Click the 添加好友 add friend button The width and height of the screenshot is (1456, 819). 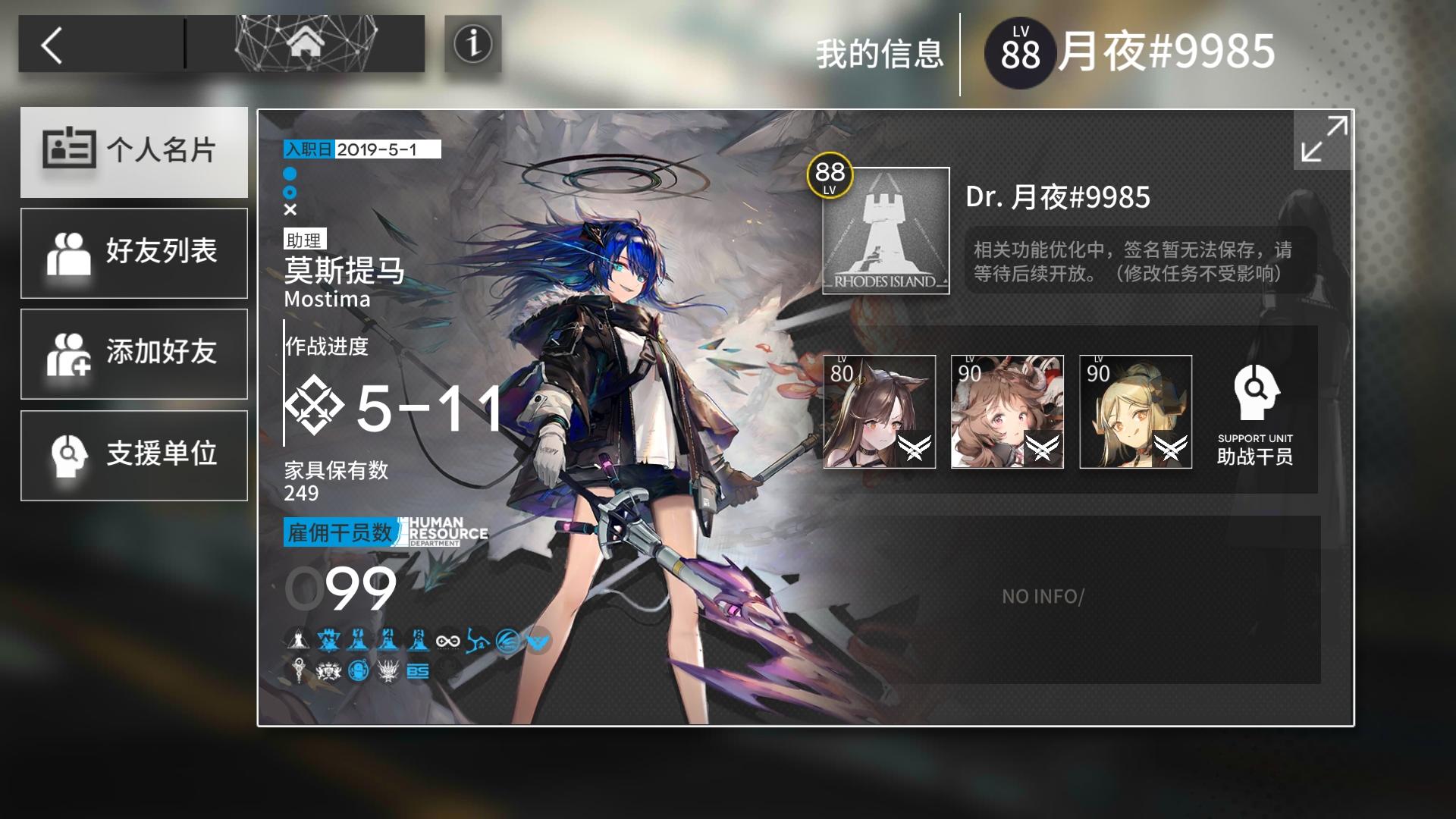click(x=134, y=353)
